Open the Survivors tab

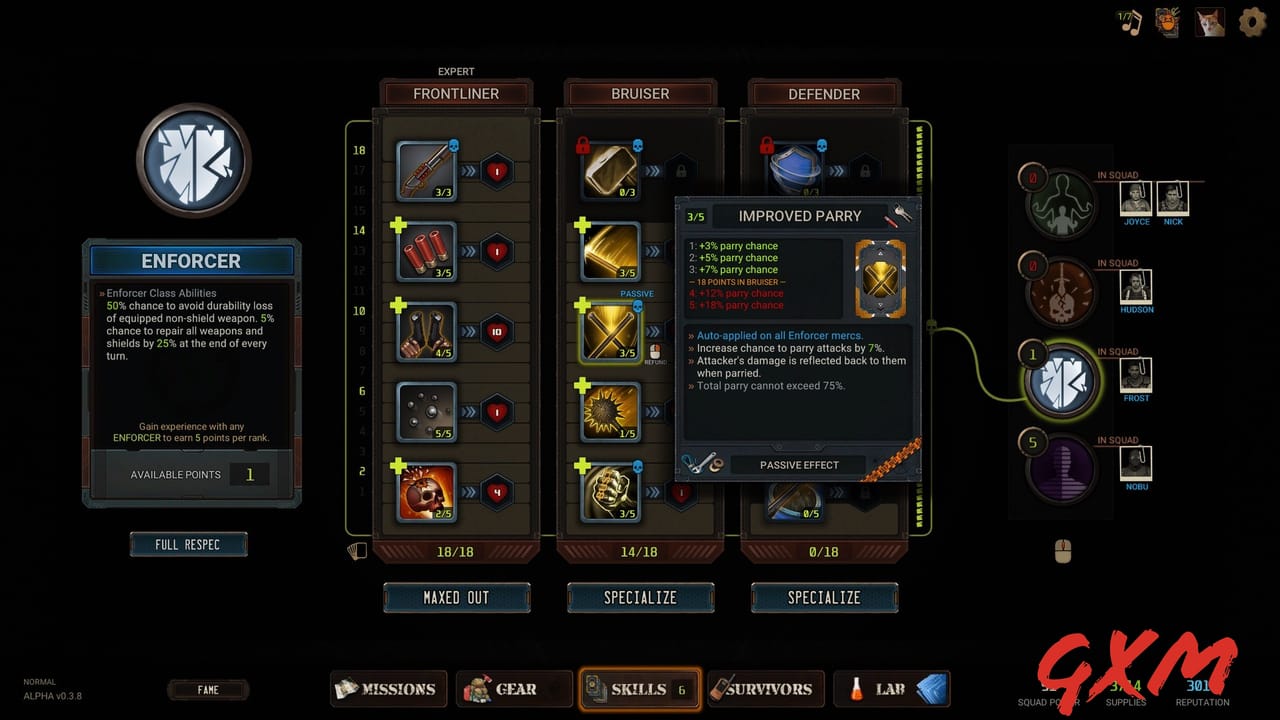(766, 688)
